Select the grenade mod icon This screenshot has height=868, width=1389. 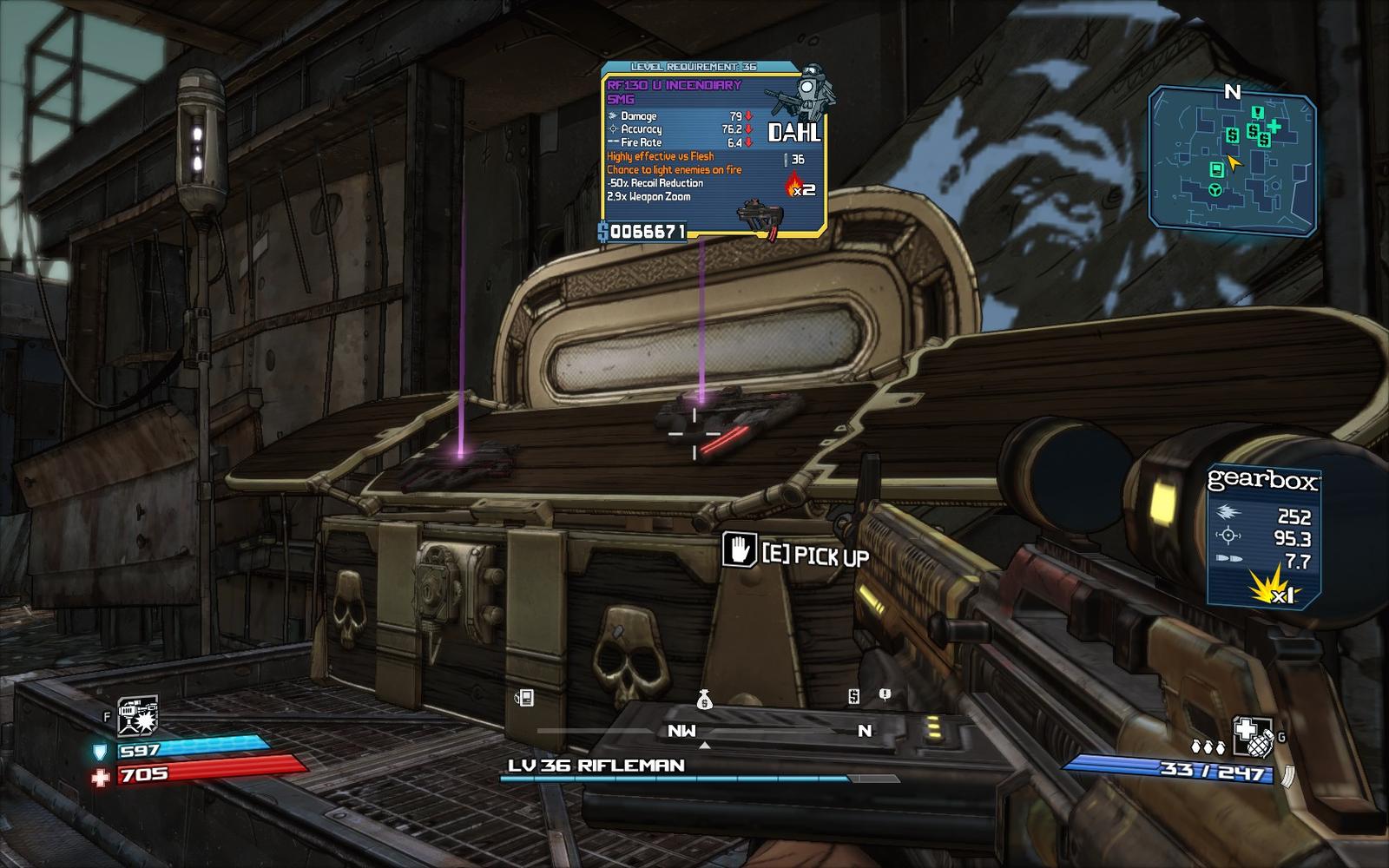pos(1253,737)
